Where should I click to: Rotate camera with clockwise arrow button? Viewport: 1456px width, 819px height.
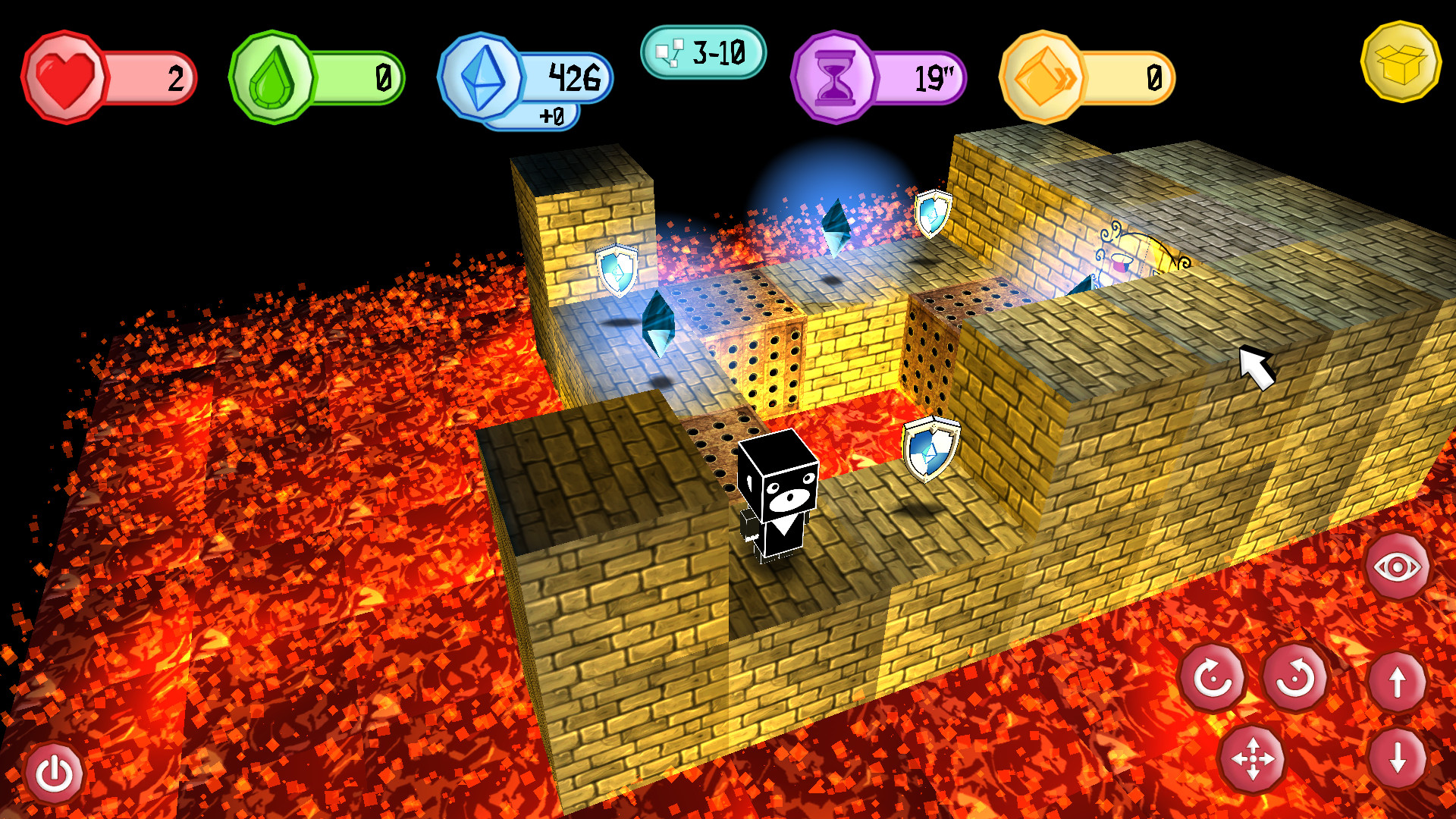(1213, 677)
